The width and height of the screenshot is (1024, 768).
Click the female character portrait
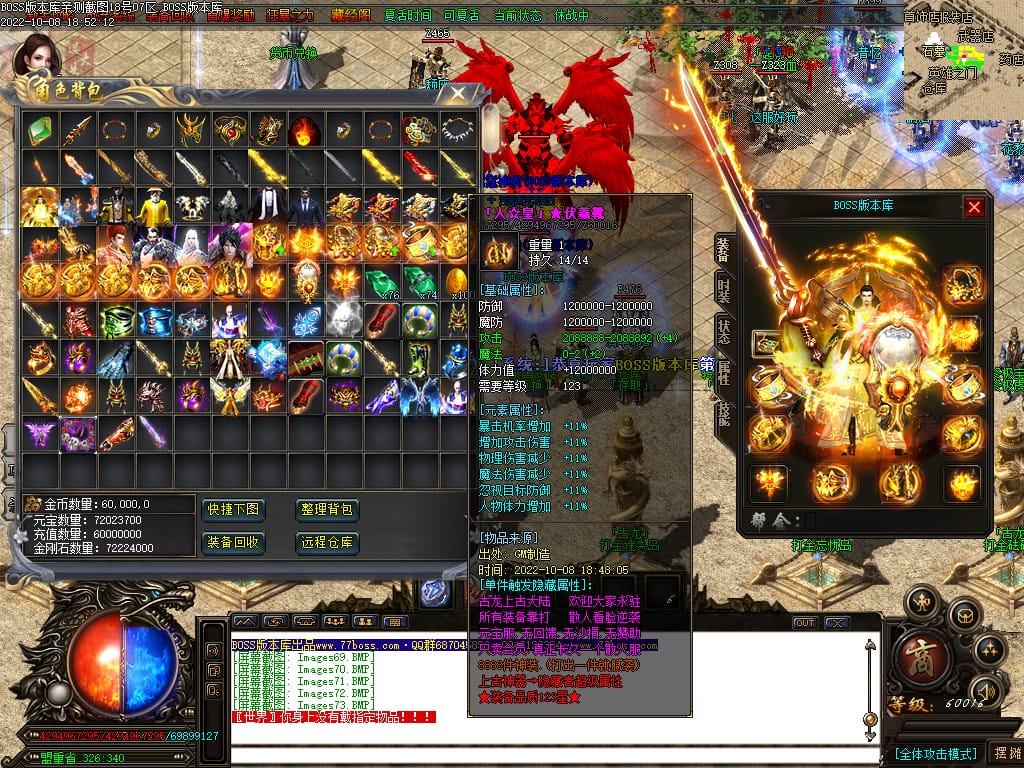pos(38,57)
